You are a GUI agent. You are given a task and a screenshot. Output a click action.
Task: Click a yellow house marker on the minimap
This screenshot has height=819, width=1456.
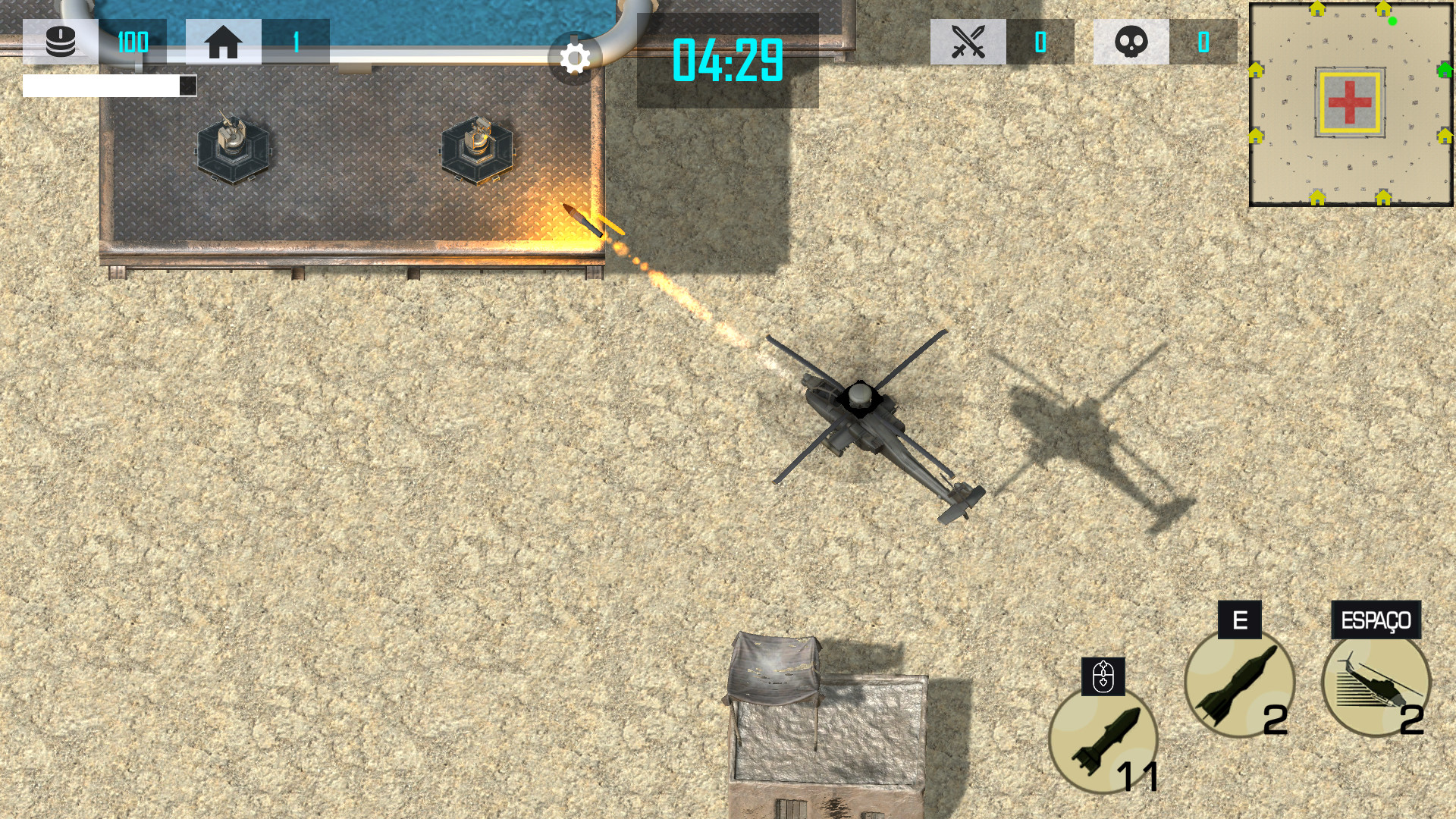coord(1317,10)
